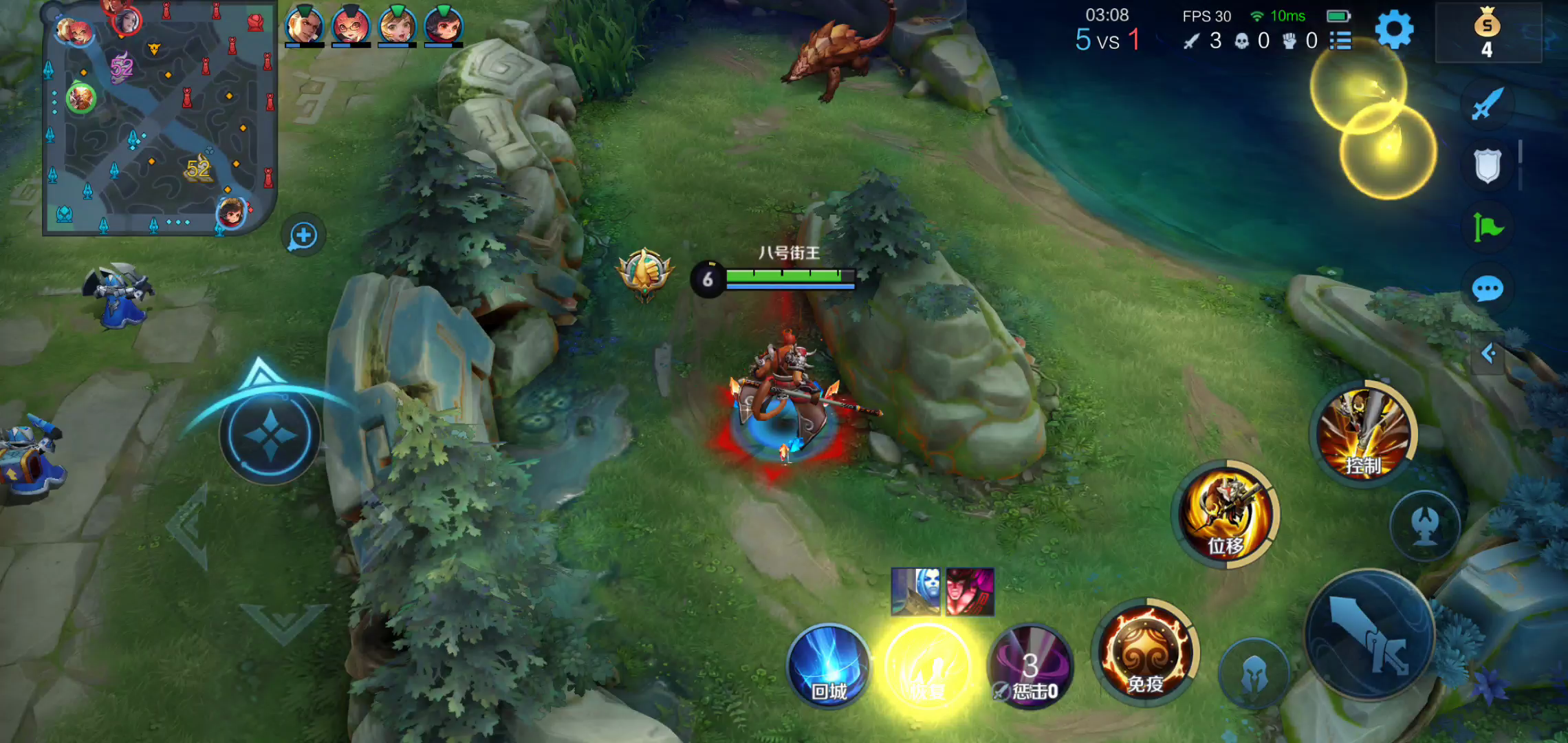1568x743 pixels.
Task: Send the shield retreat signal
Action: [1487, 166]
